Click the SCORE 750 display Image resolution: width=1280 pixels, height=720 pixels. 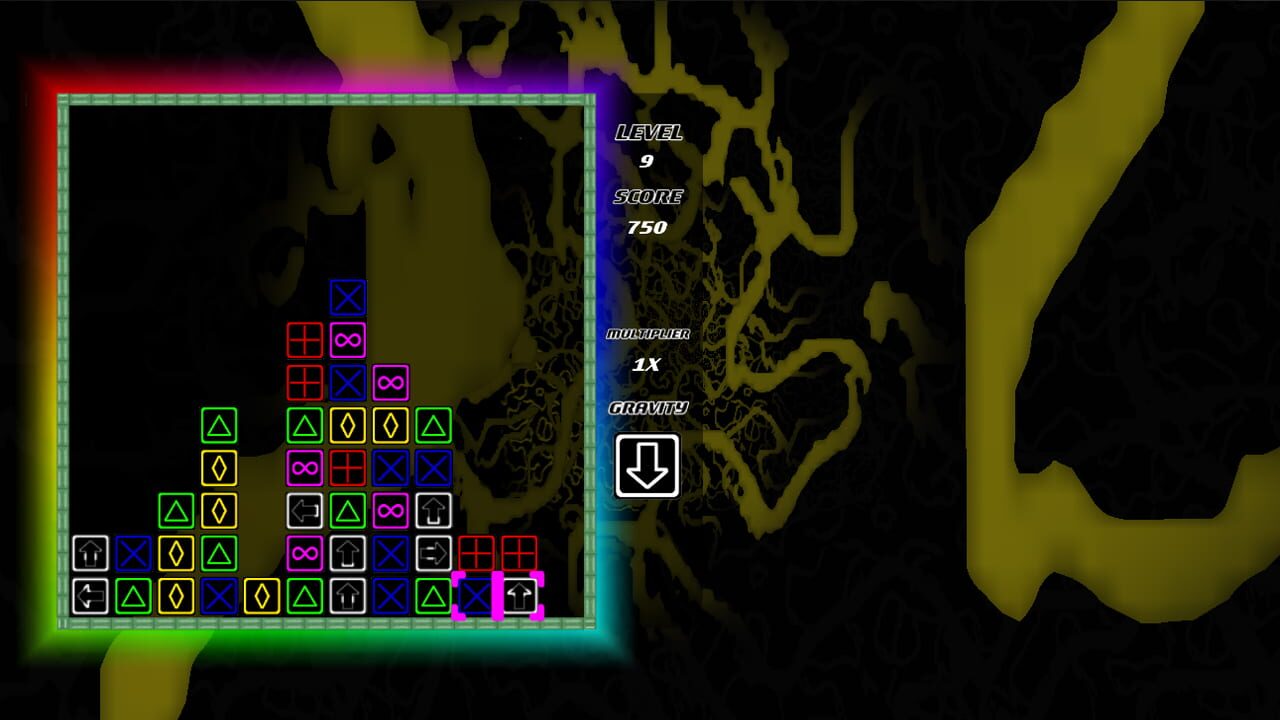(650, 212)
